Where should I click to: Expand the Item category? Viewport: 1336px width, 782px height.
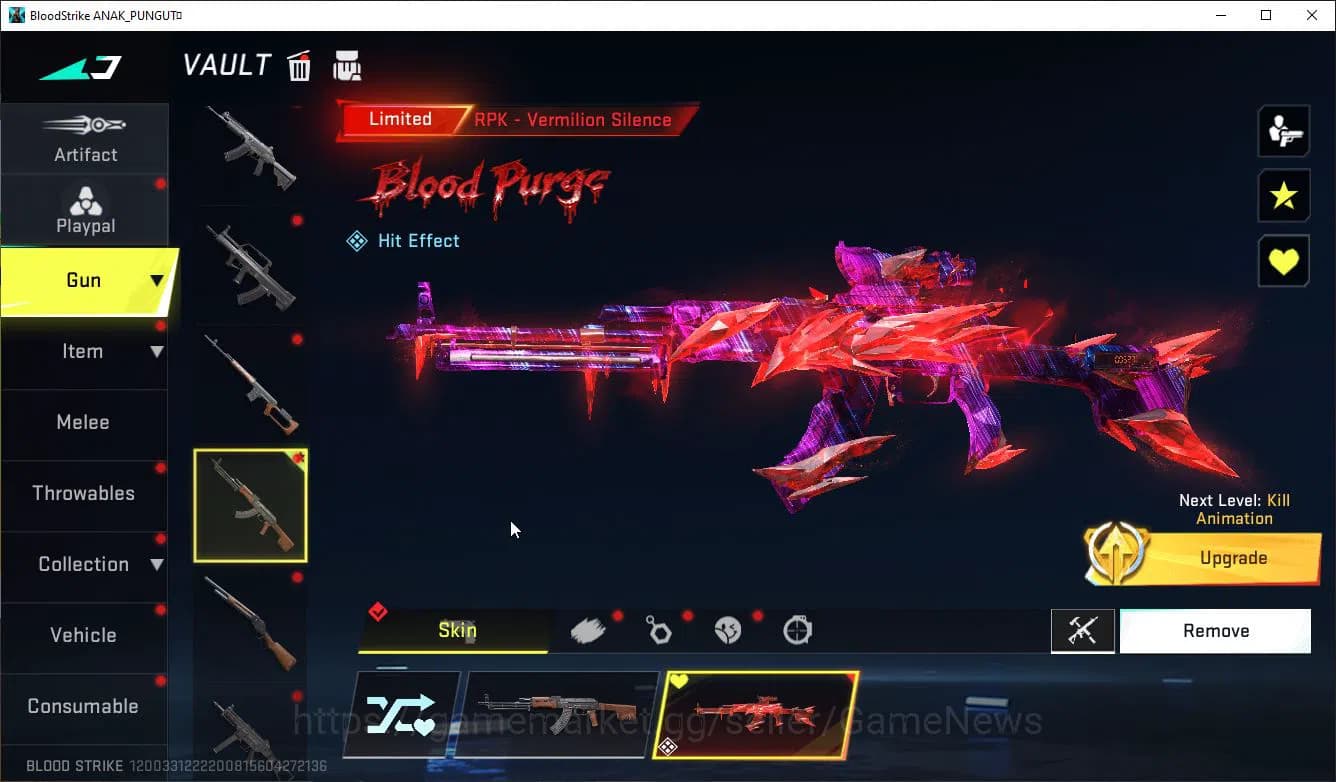pyautogui.click(x=85, y=351)
